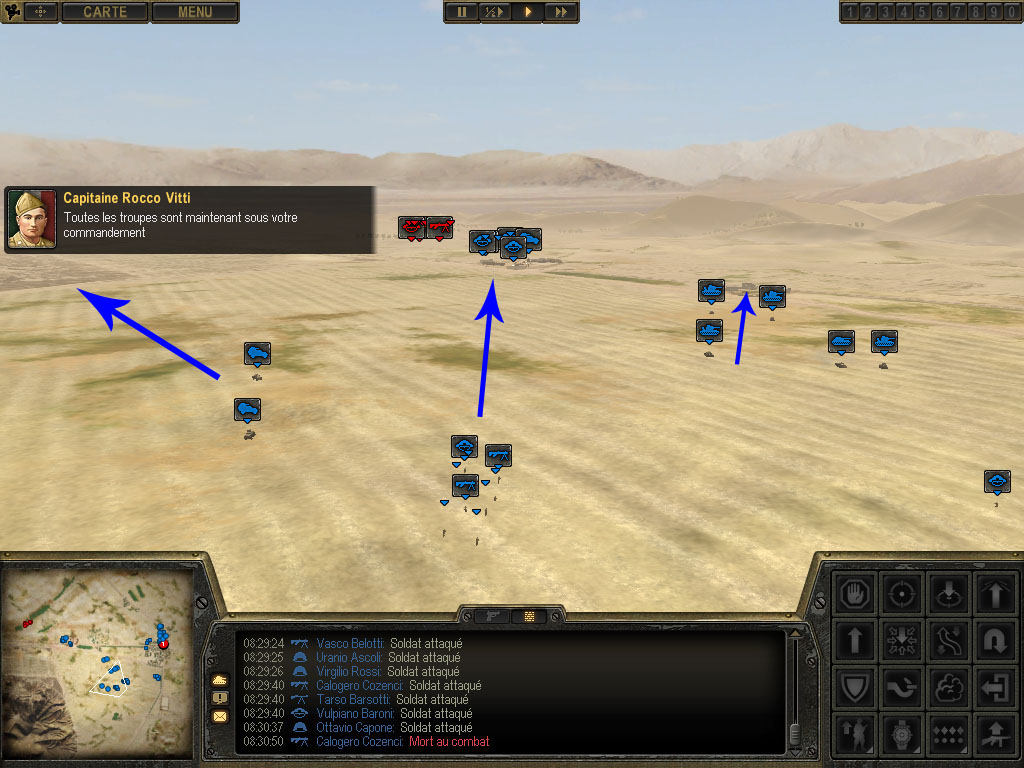Viewport: 1024px width, 768px height.
Task: Select the U-turn reverse order
Action: (995, 641)
